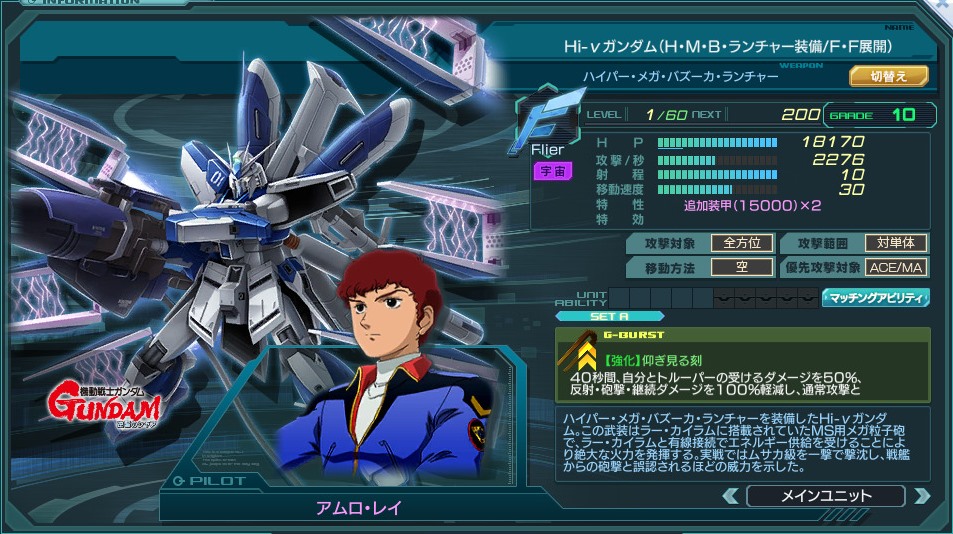Image resolution: width=953 pixels, height=534 pixels.
Task: Close the unit information window
Action: (944, 5)
